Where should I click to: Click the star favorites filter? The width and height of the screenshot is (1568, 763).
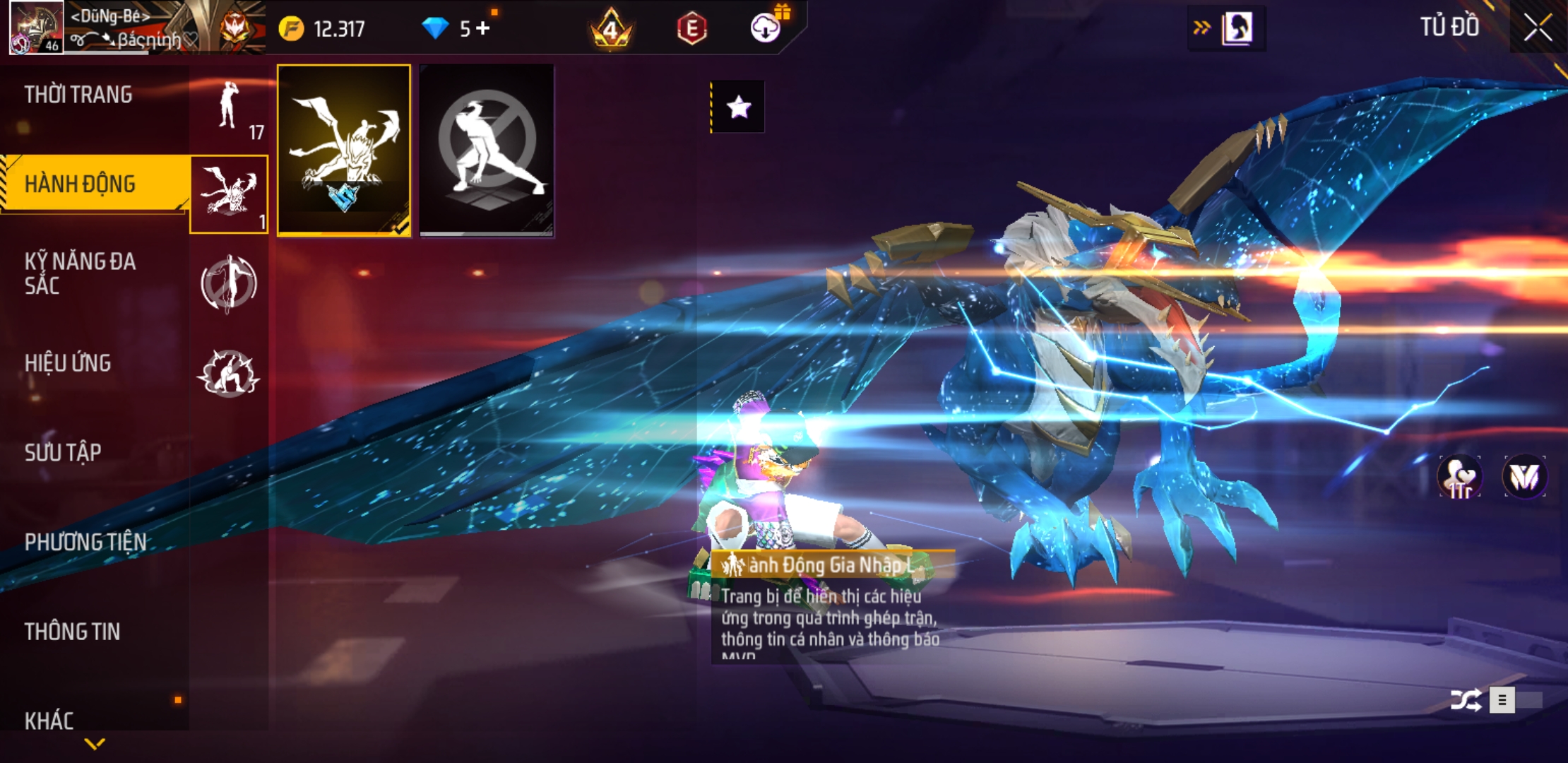738,107
